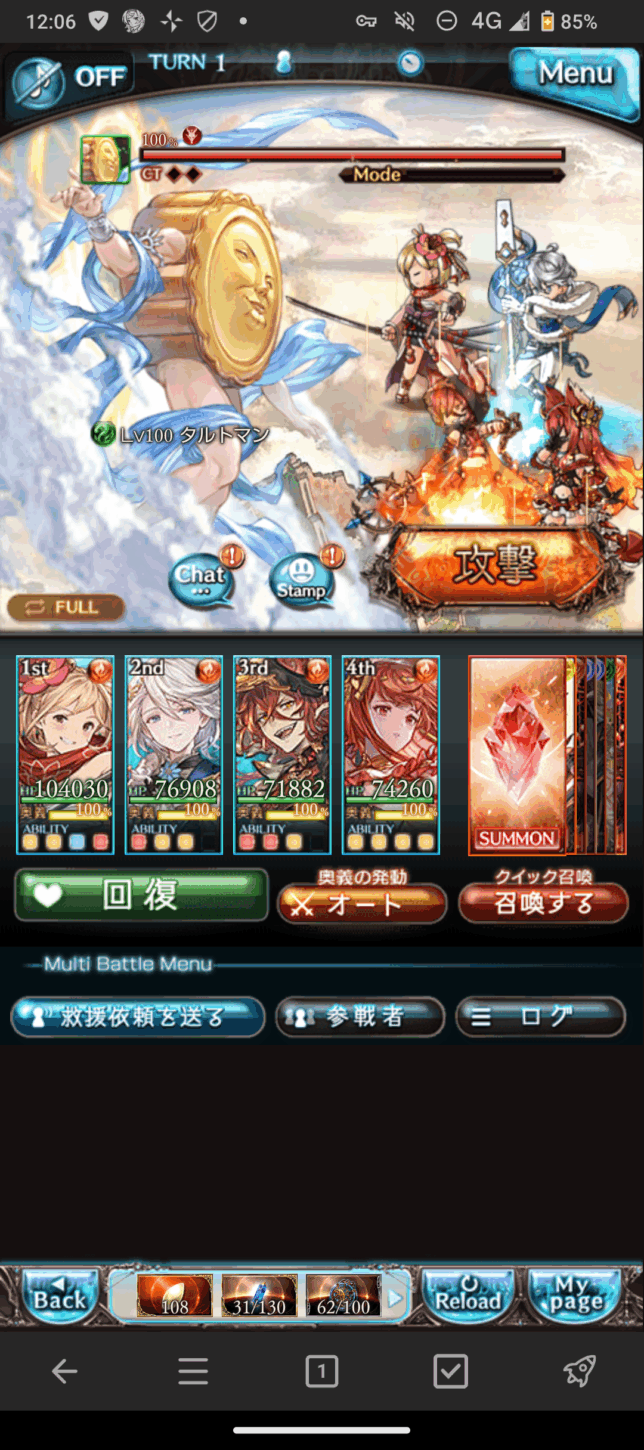Toggle the オート charge attack button

tap(361, 903)
